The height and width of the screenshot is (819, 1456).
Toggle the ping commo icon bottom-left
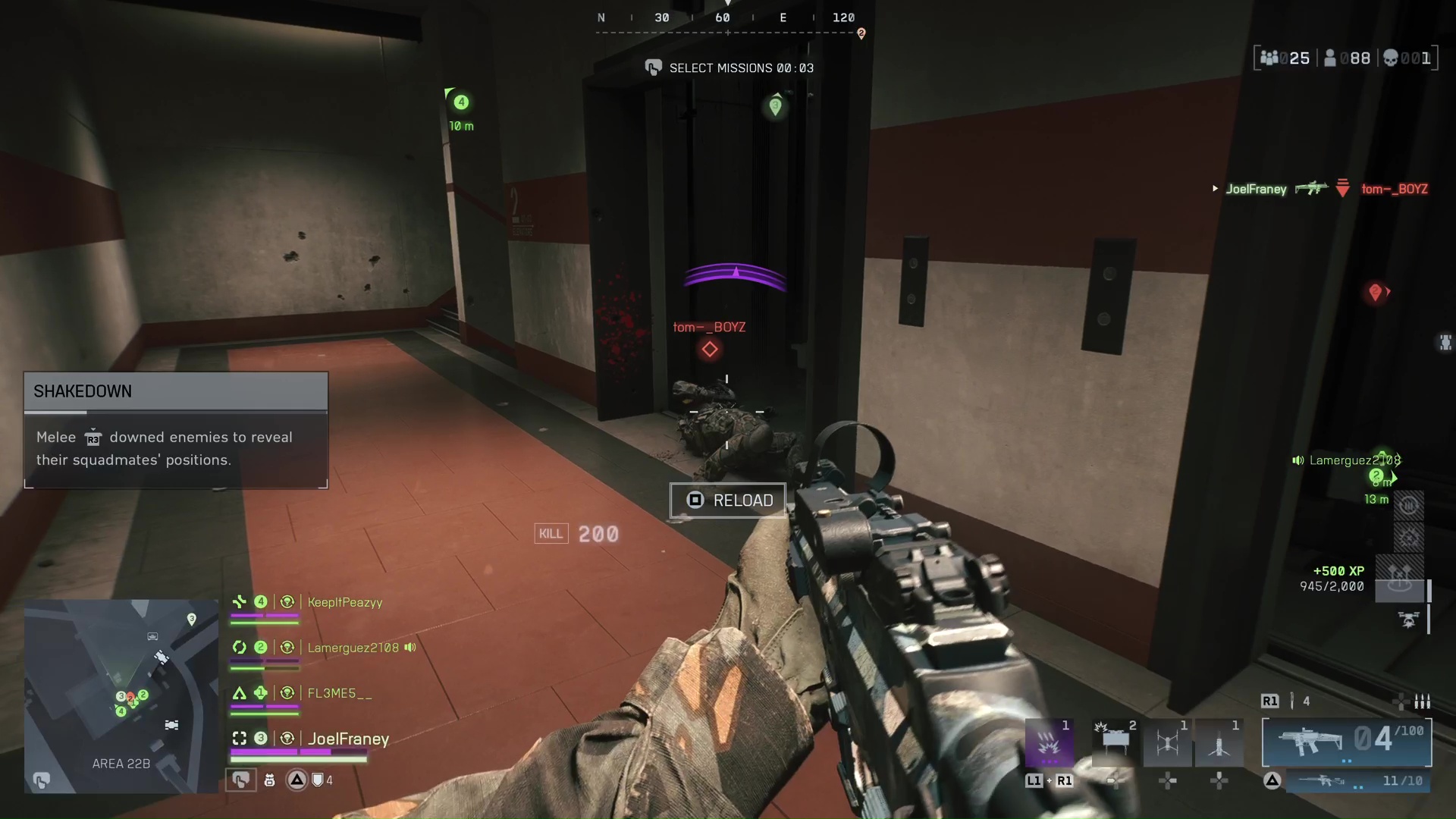pyautogui.click(x=241, y=780)
